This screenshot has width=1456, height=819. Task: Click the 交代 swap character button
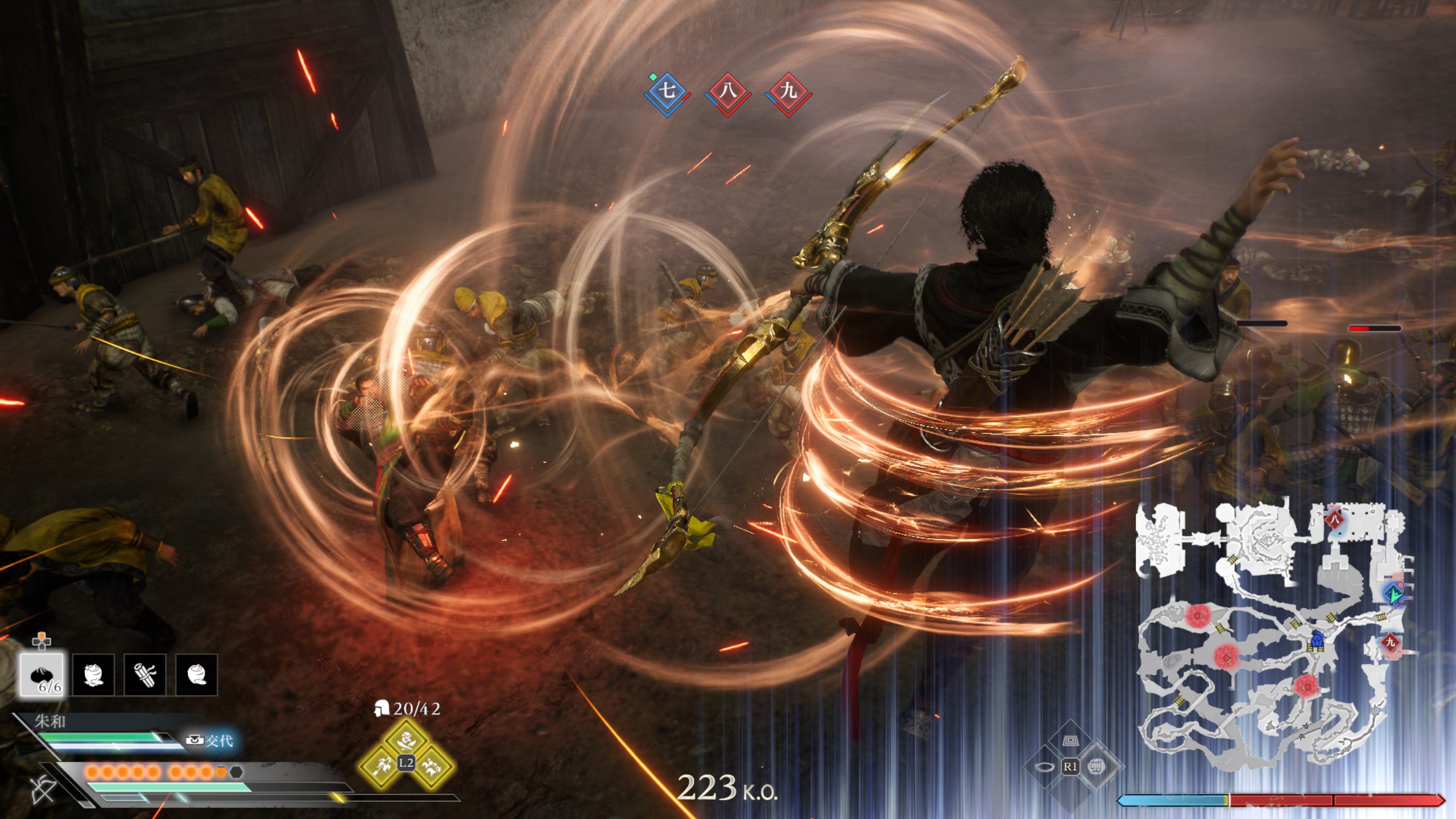211,741
